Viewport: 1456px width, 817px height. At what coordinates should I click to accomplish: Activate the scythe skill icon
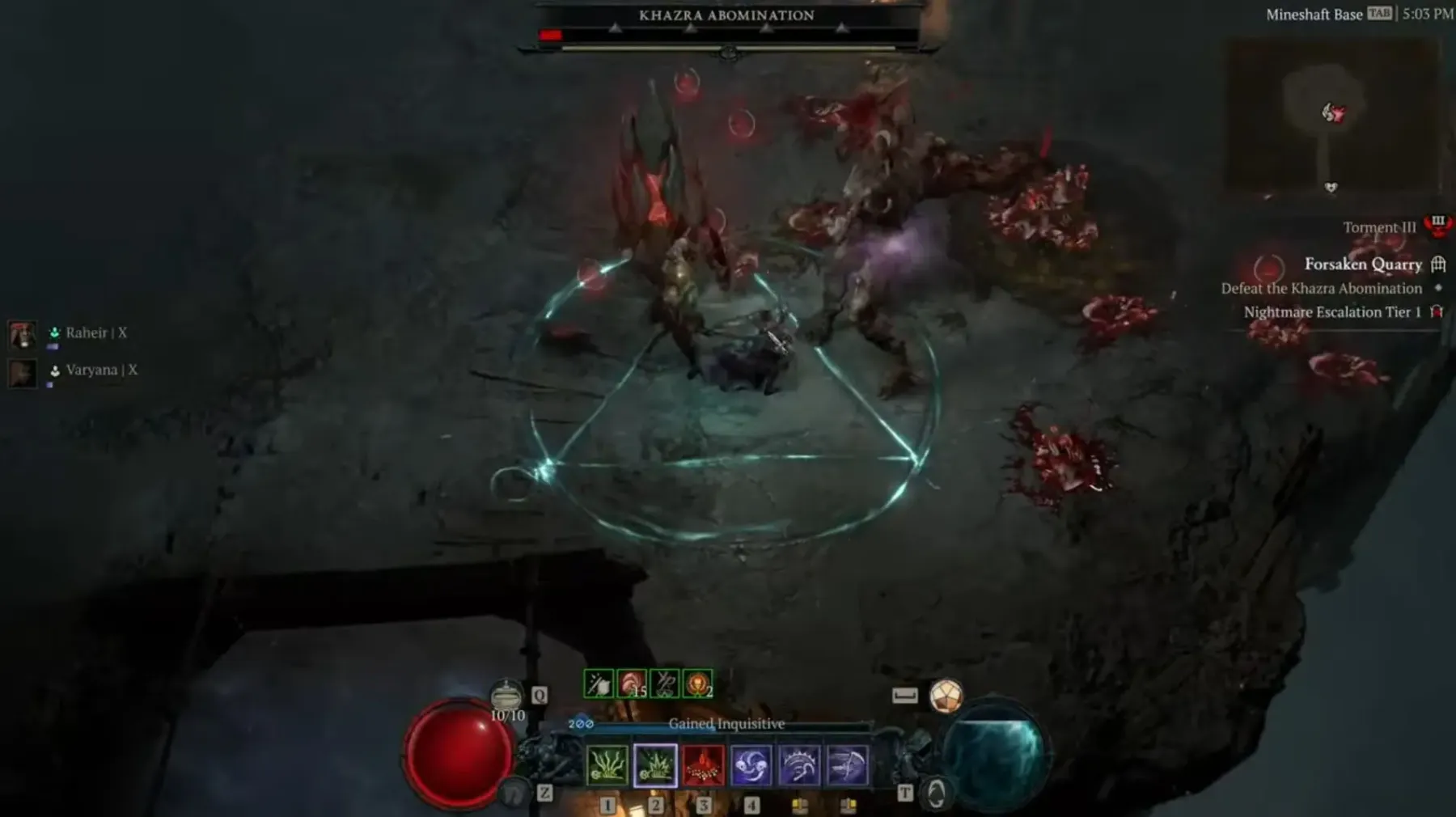(x=847, y=765)
